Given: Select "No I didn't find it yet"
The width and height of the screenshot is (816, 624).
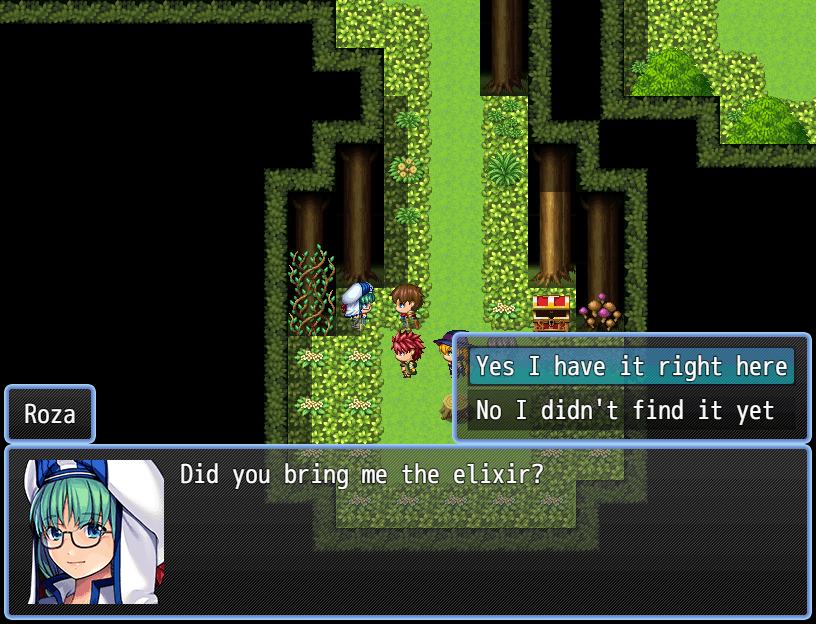Looking at the screenshot, I should click(x=625, y=410).
